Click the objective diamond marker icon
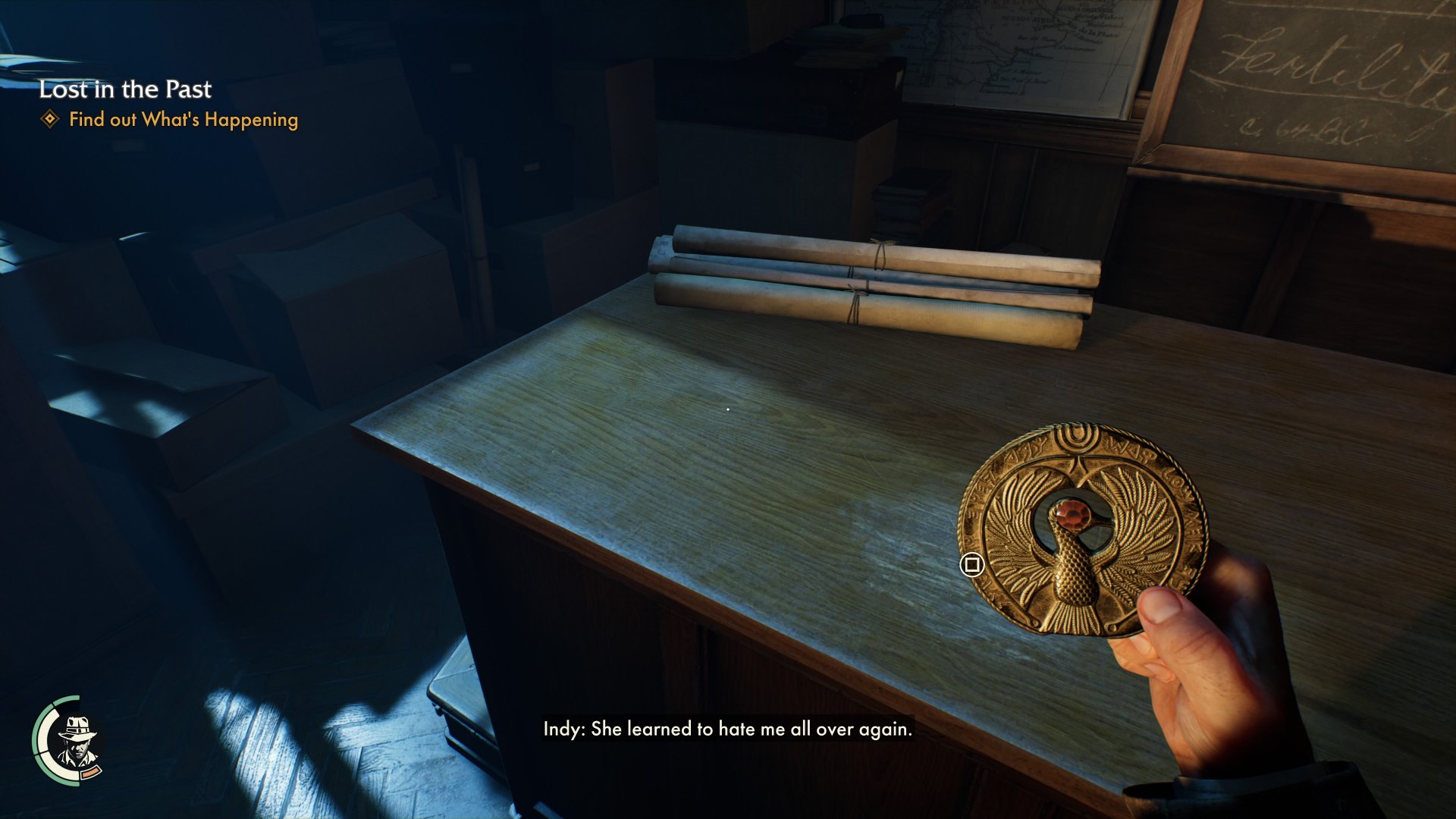This screenshot has width=1456, height=819. (50, 120)
